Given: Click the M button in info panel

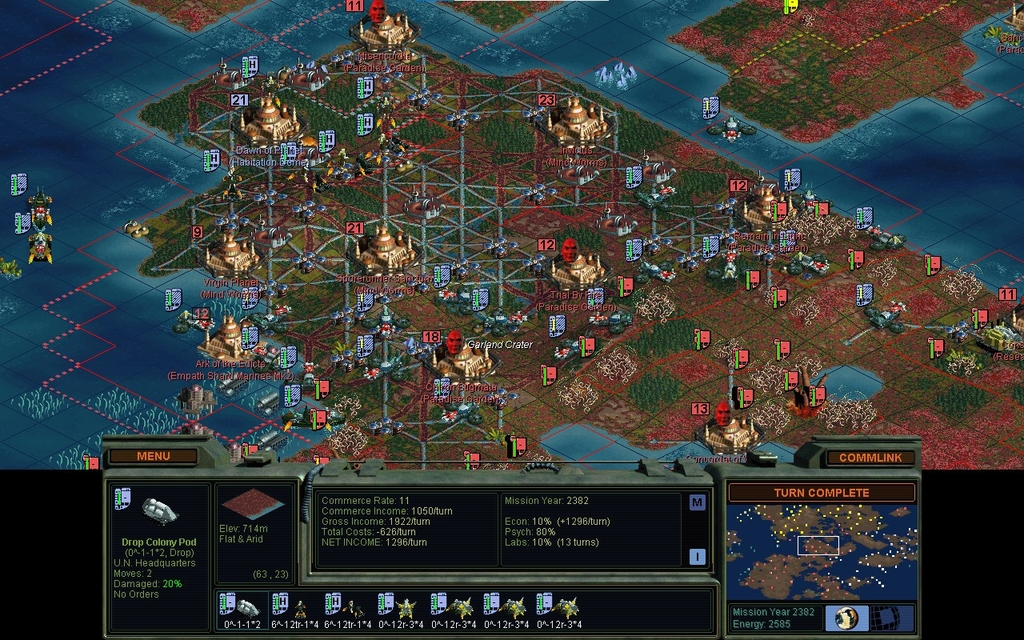Looking at the screenshot, I should tap(697, 501).
